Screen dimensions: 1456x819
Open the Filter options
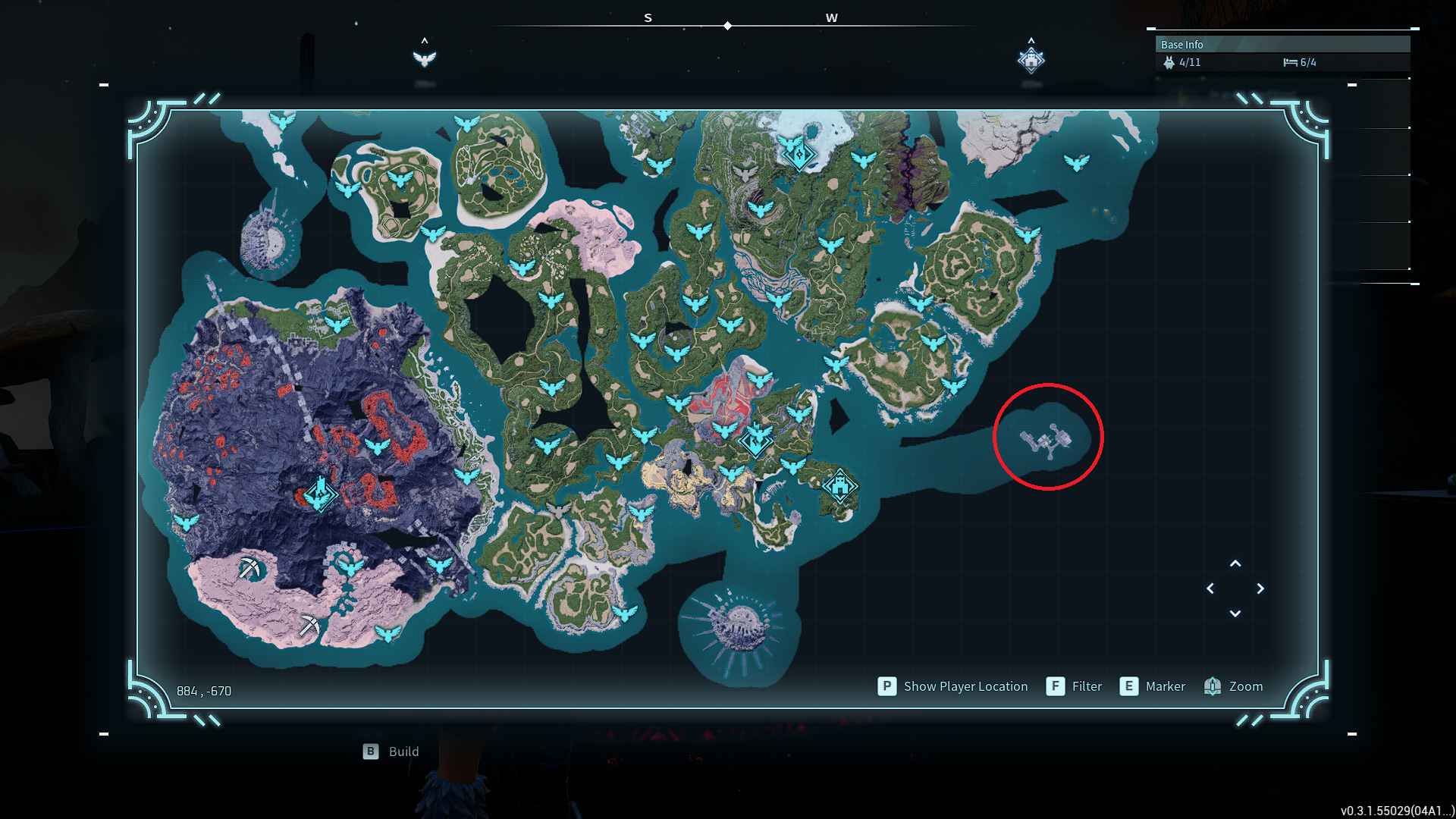(x=1056, y=686)
